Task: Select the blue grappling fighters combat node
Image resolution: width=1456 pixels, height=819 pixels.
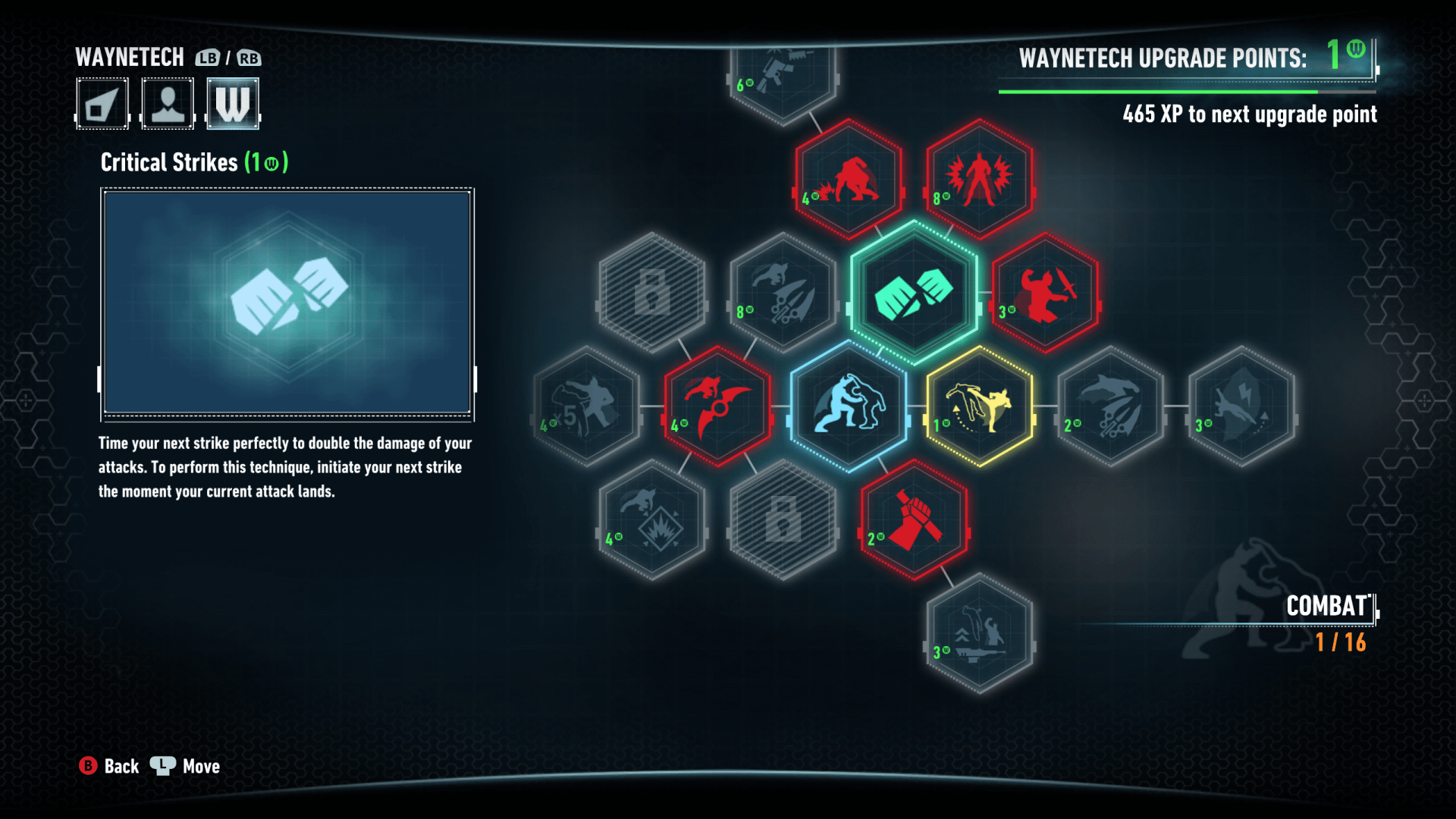Action: 849,406
